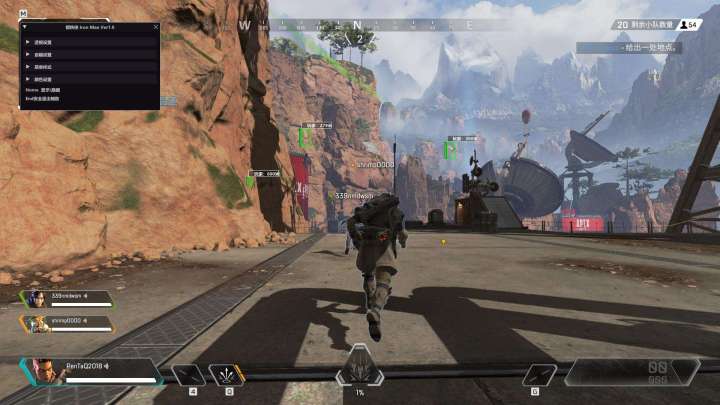Screen dimensions: 720x405
Task: Expand the first settings section in the overlay
Action: 27,44
